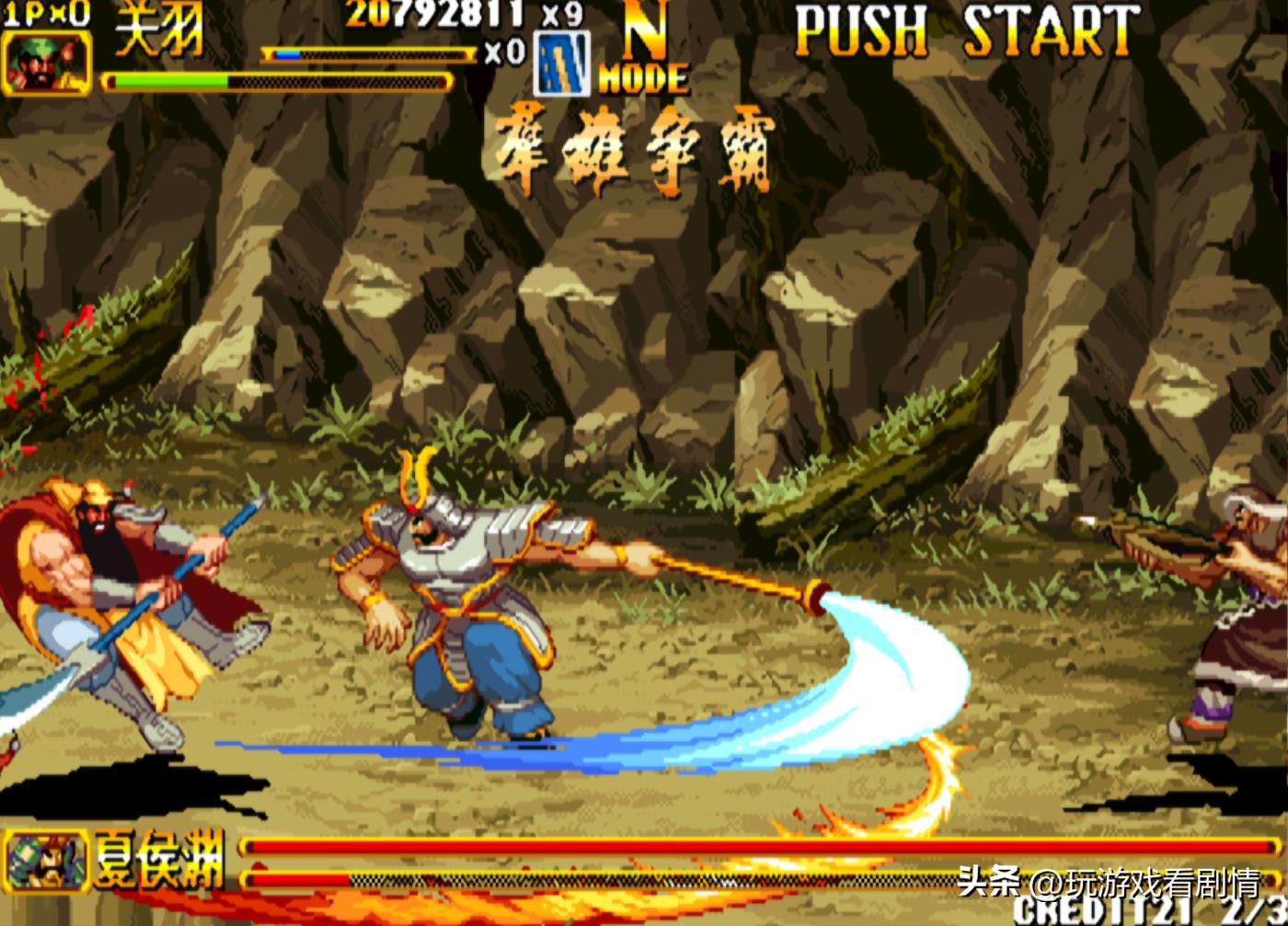Click Guan Yu's player portrait
The width and height of the screenshot is (1288, 926).
tap(46, 63)
